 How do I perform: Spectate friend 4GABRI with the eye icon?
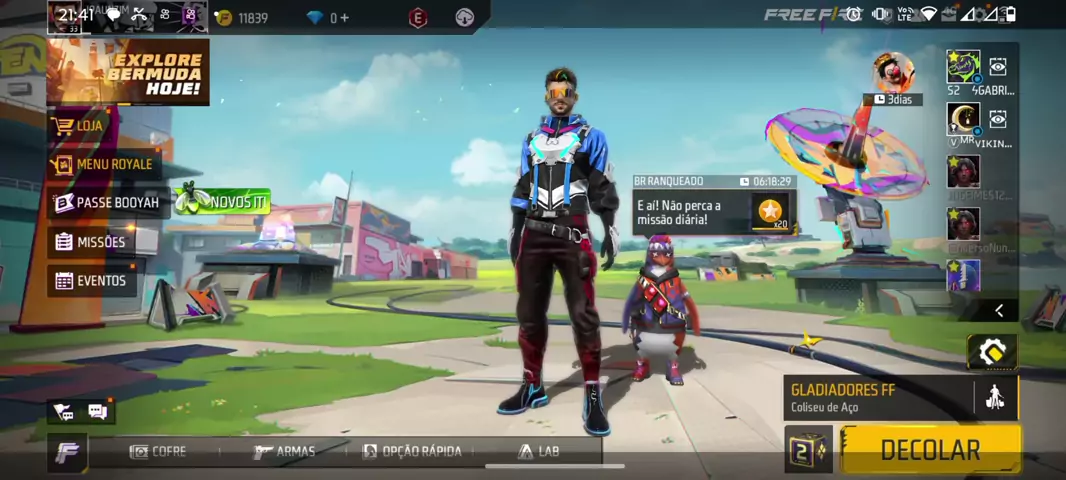(x=997, y=67)
